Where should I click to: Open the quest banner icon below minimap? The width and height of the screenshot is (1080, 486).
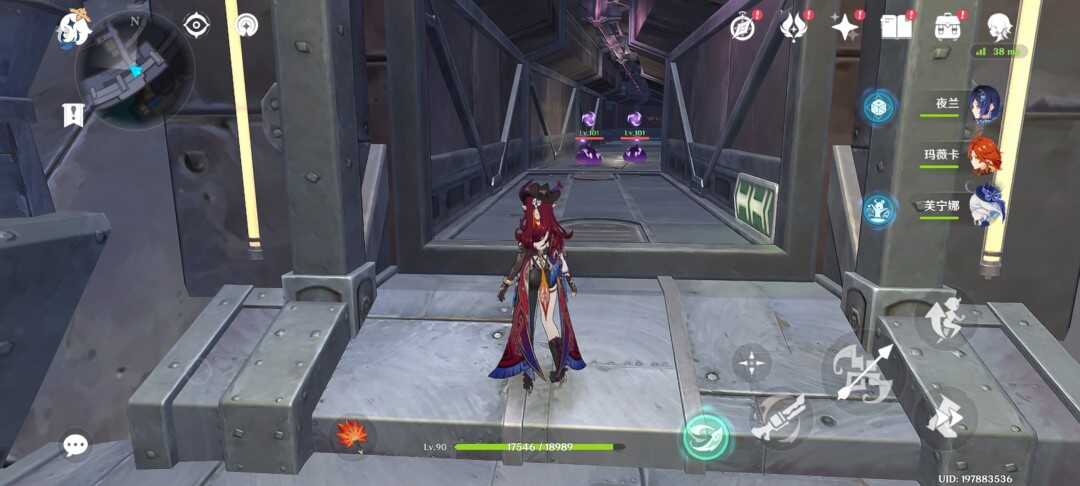pyautogui.click(x=73, y=115)
